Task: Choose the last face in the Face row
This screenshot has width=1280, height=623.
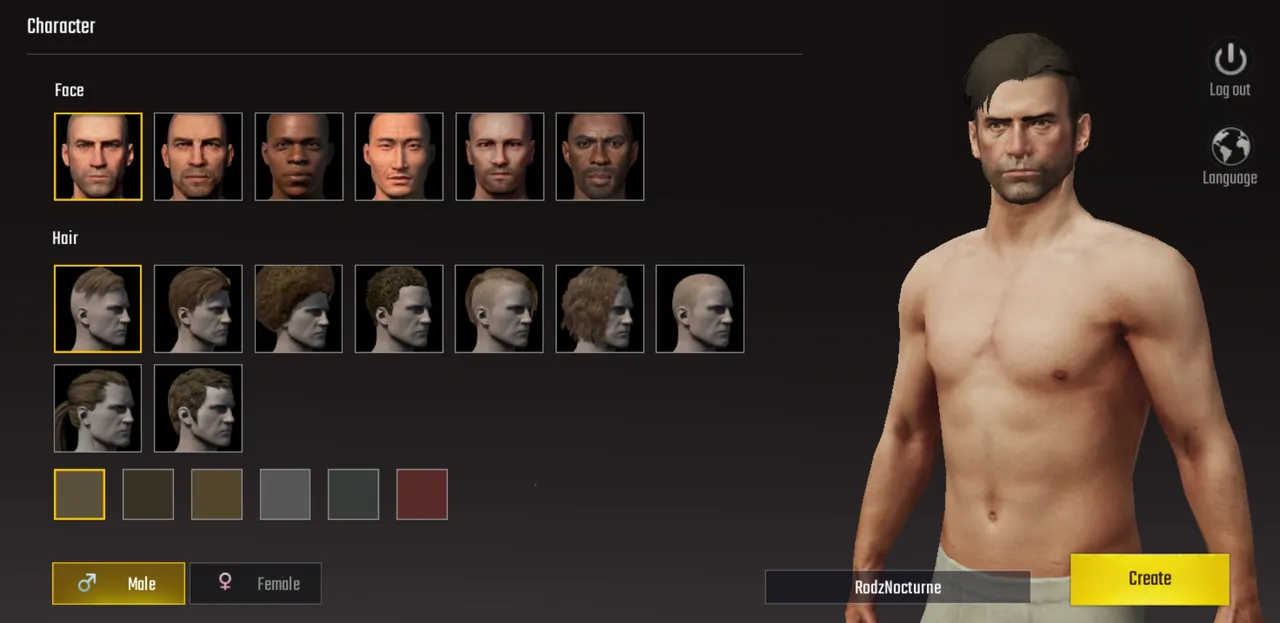Action: point(600,157)
